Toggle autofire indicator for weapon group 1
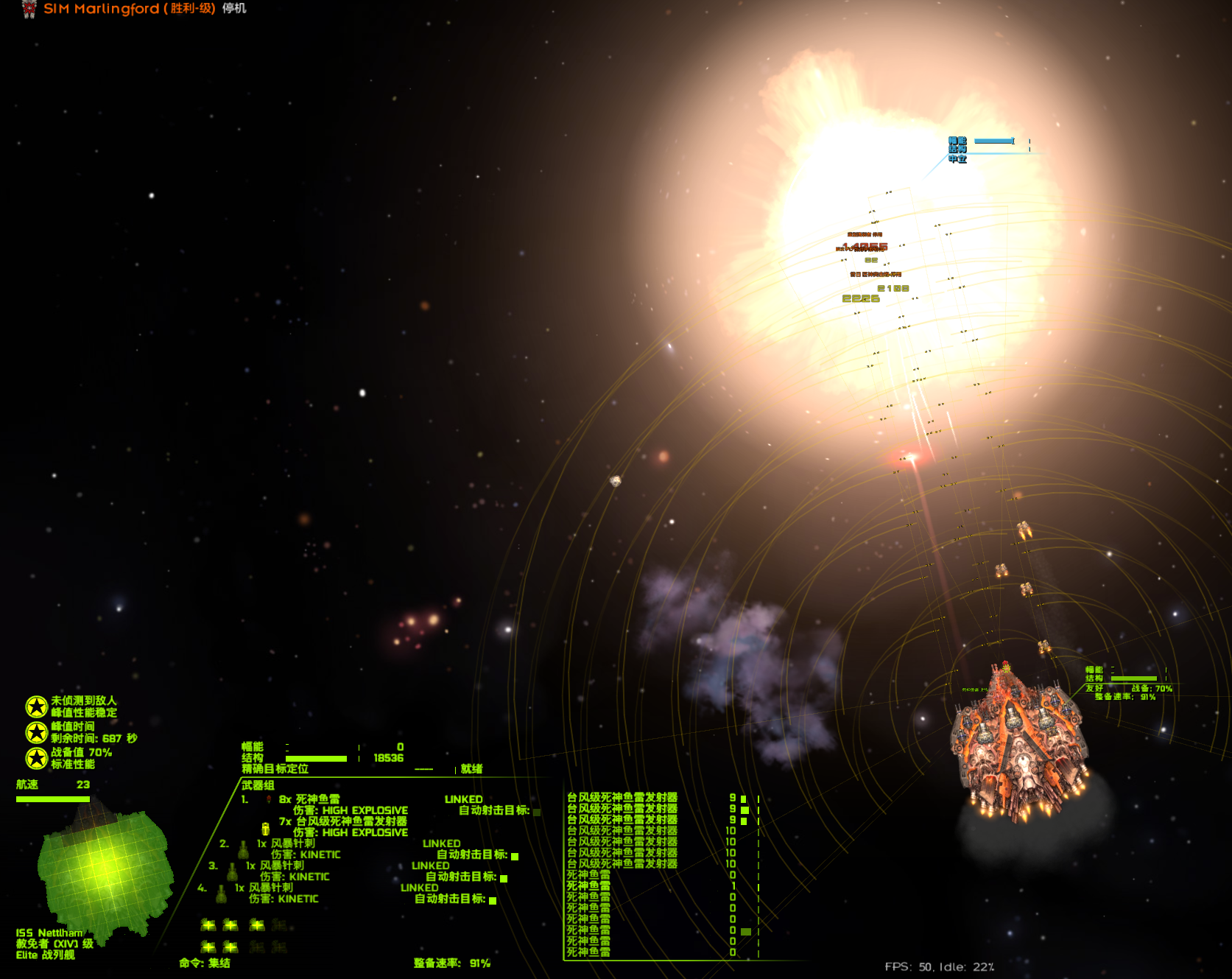The image size is (1232, 979). (x=537, y=812)
